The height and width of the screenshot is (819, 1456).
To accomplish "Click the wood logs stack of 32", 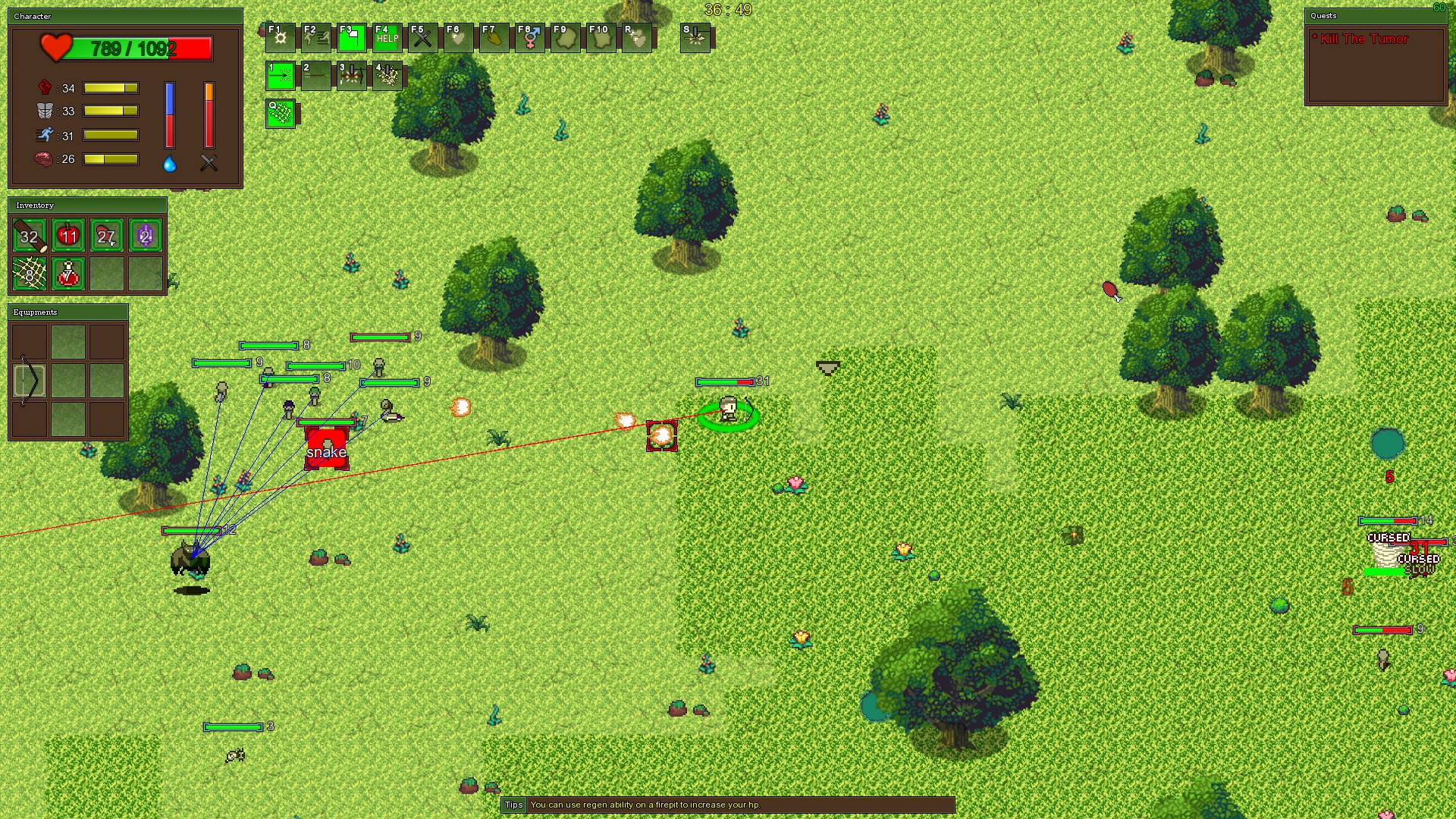I will pyautogui.click(x=29, y=236).
